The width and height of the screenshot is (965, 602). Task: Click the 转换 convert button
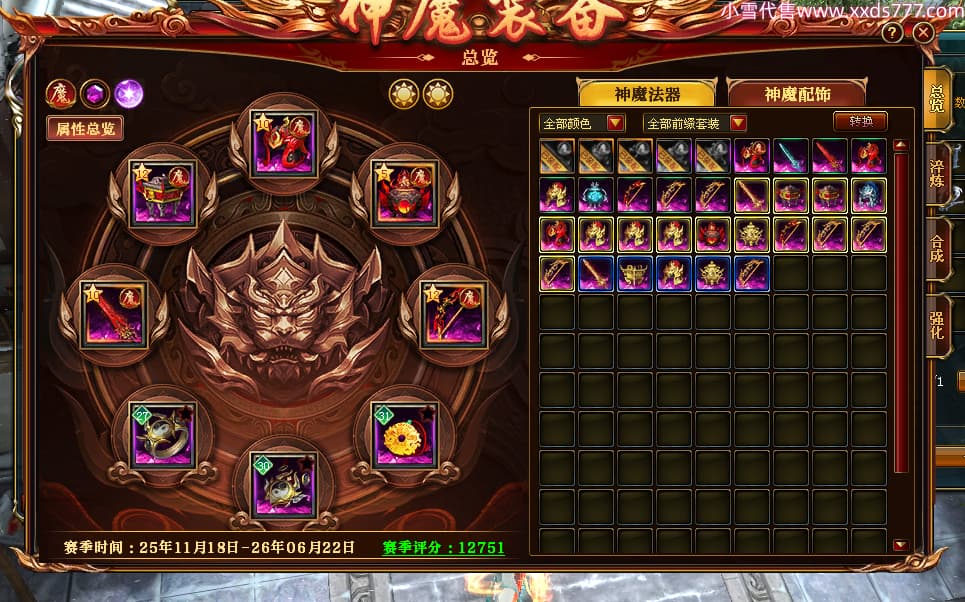click(x=860, y=122)
